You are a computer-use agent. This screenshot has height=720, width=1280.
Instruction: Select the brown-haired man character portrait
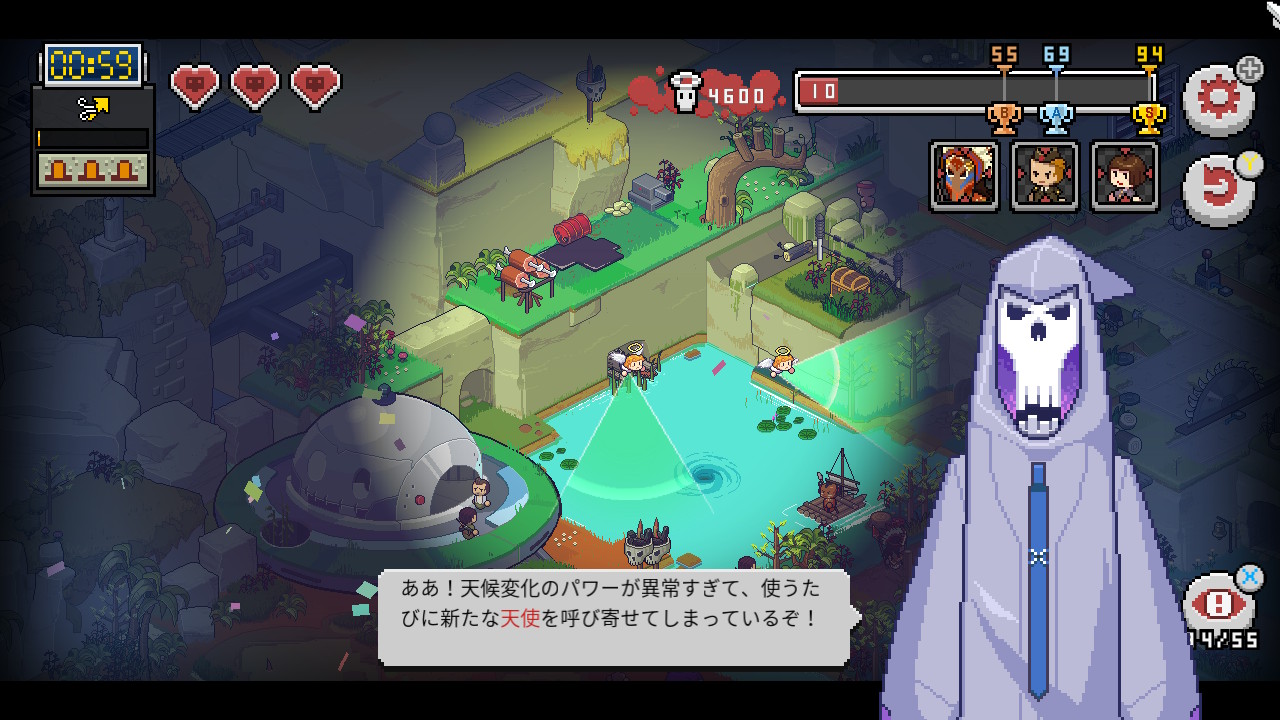(1045, 176)
